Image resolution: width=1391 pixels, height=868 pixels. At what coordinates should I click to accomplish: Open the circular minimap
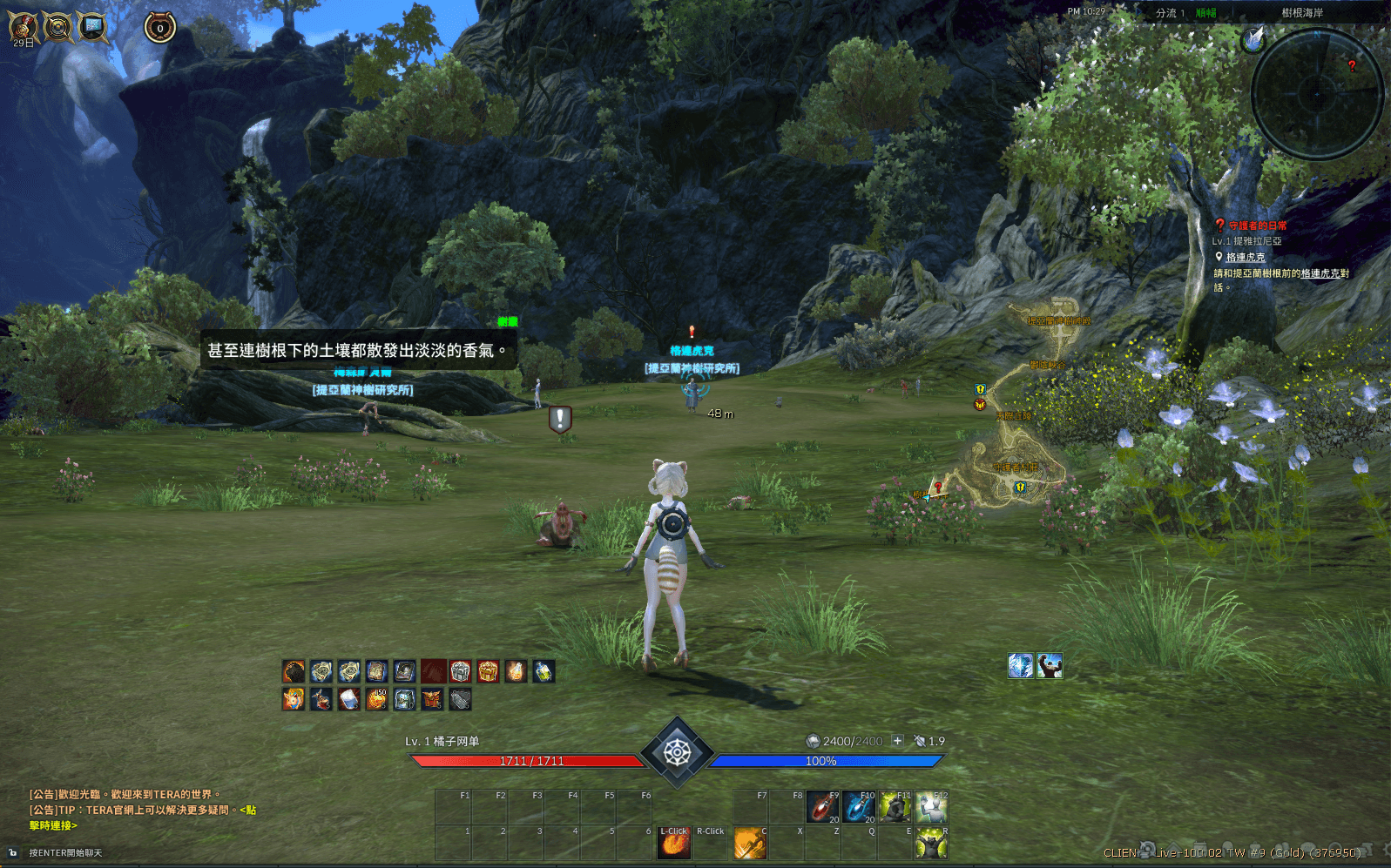[x=1316, y=93]
